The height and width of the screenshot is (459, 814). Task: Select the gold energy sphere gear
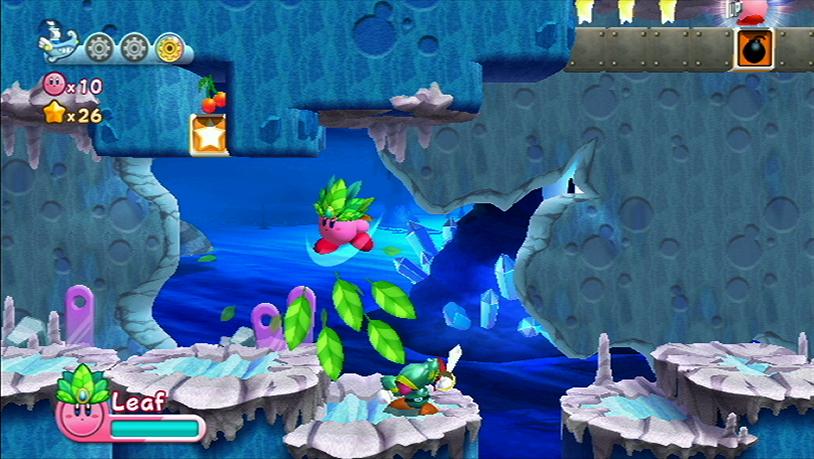[x=171, y=47]
